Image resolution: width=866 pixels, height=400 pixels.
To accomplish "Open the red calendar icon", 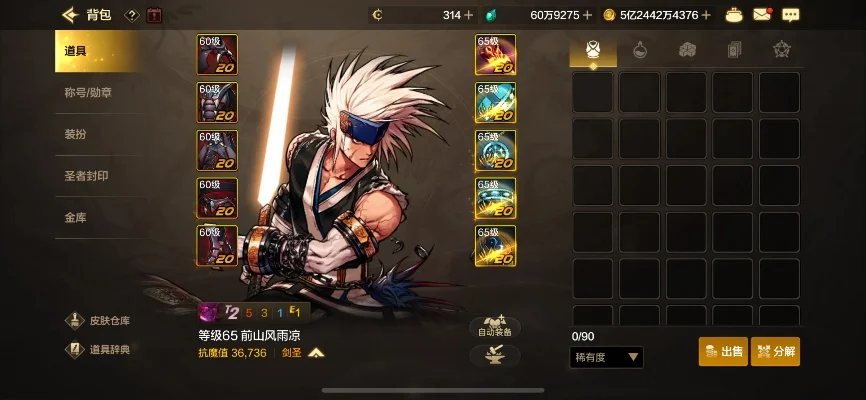I will (x=154, y=15).
